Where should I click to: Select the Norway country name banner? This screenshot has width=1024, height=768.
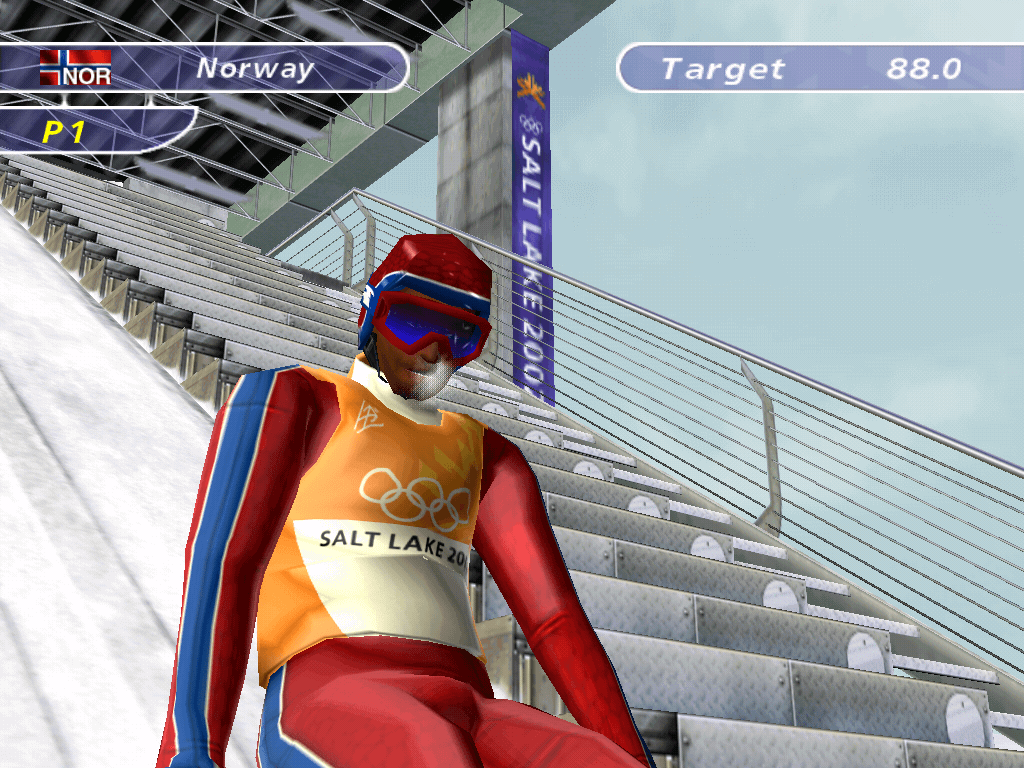pyautogui.click(x=255, y=68)
